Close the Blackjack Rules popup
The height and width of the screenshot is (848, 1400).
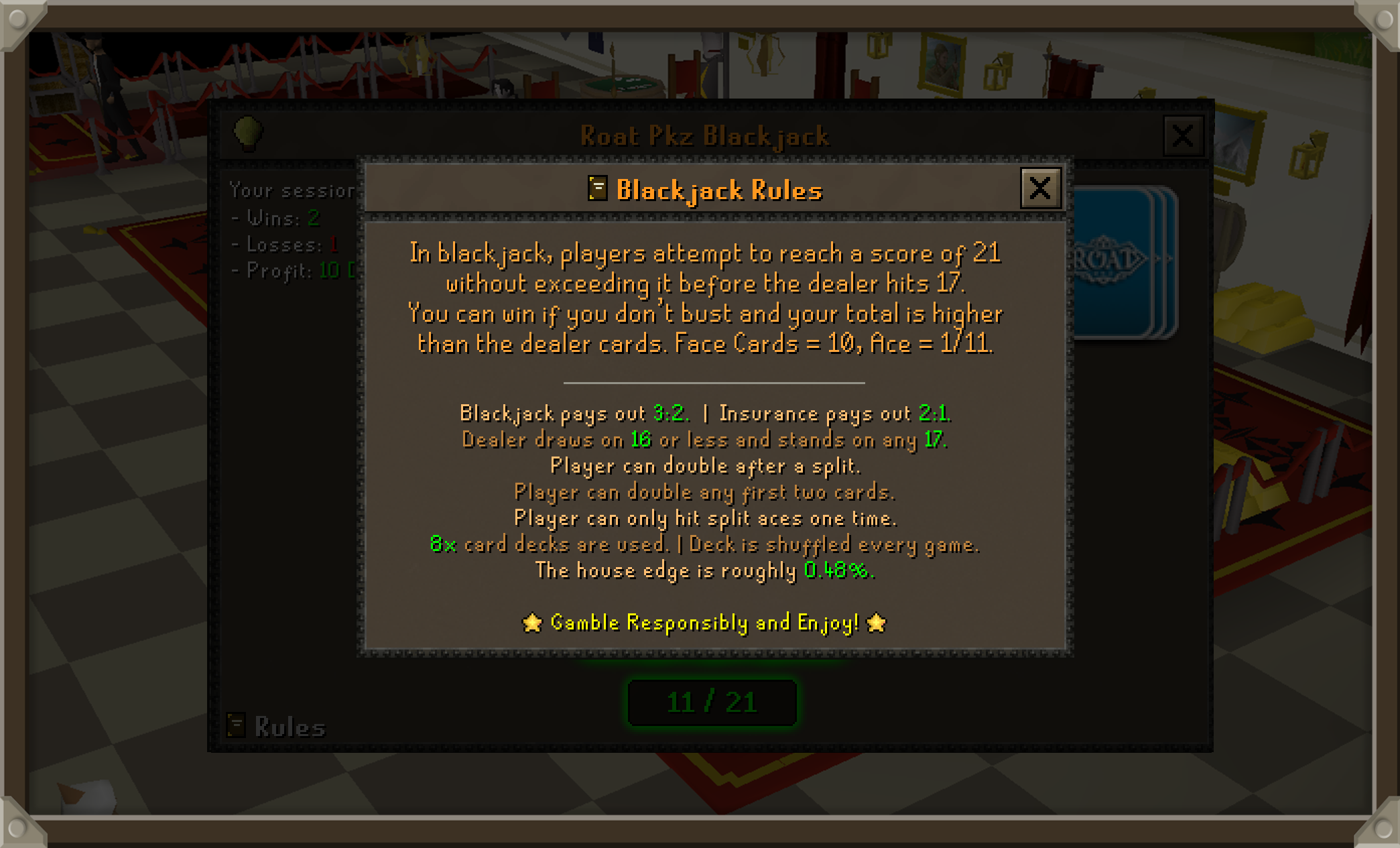[x=1039, y=188]
